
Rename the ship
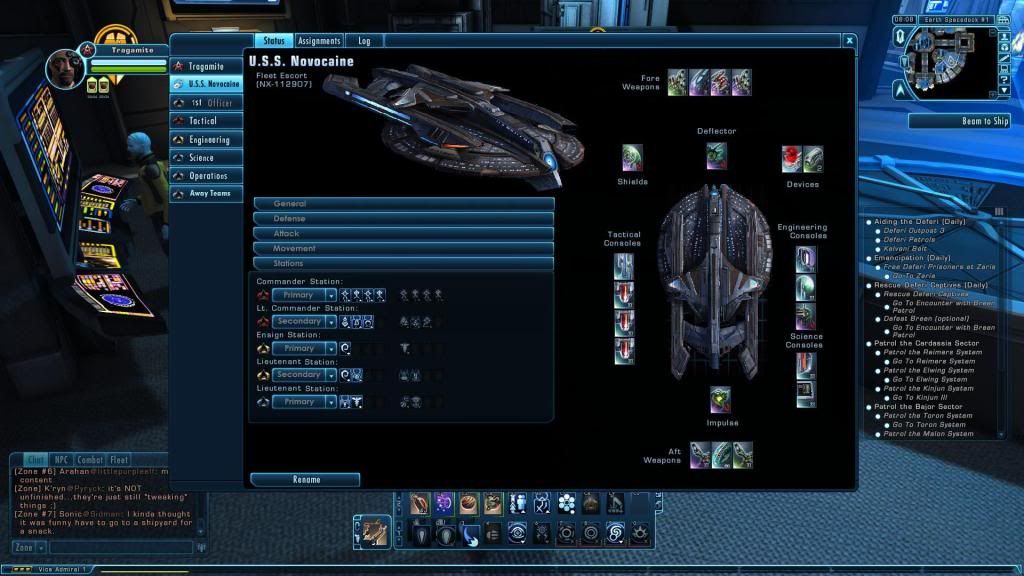pyautogui.click(x=305, y=480)
